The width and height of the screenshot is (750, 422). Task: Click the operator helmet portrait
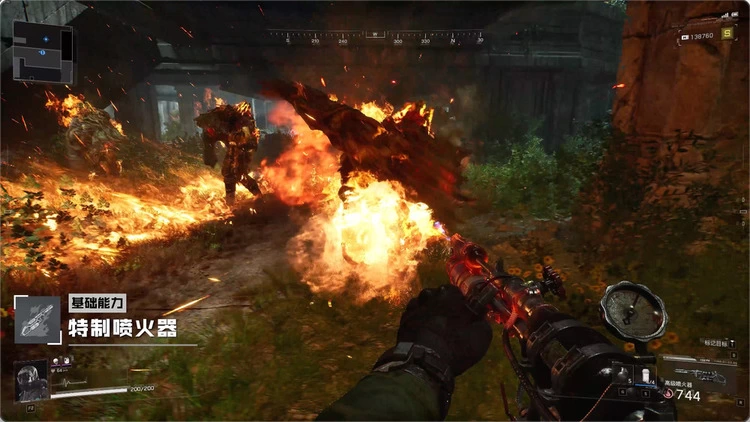31,381
